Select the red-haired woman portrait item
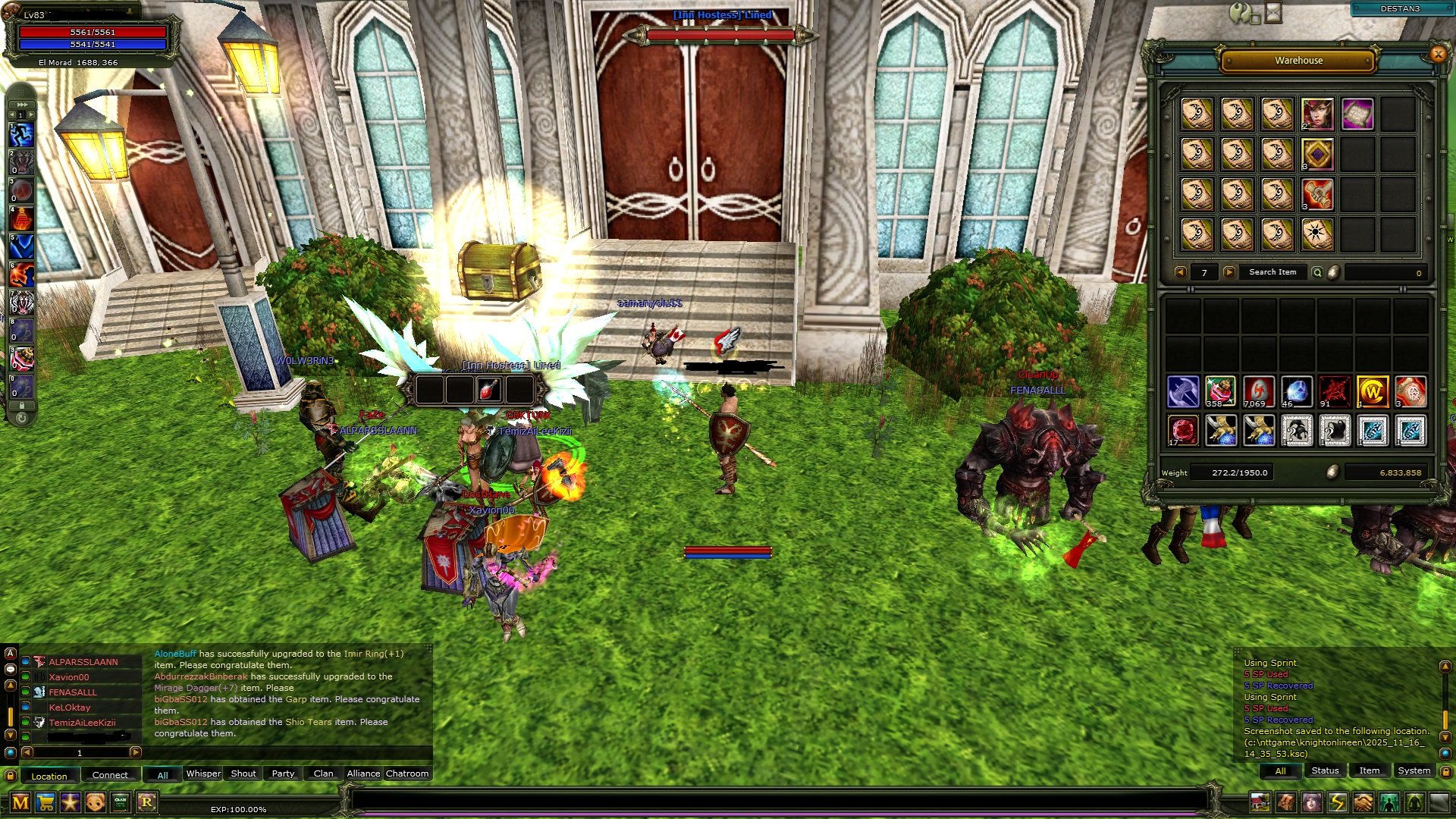The width and height of the screenshot is (1456, 819). click(x=1317, y=115)
